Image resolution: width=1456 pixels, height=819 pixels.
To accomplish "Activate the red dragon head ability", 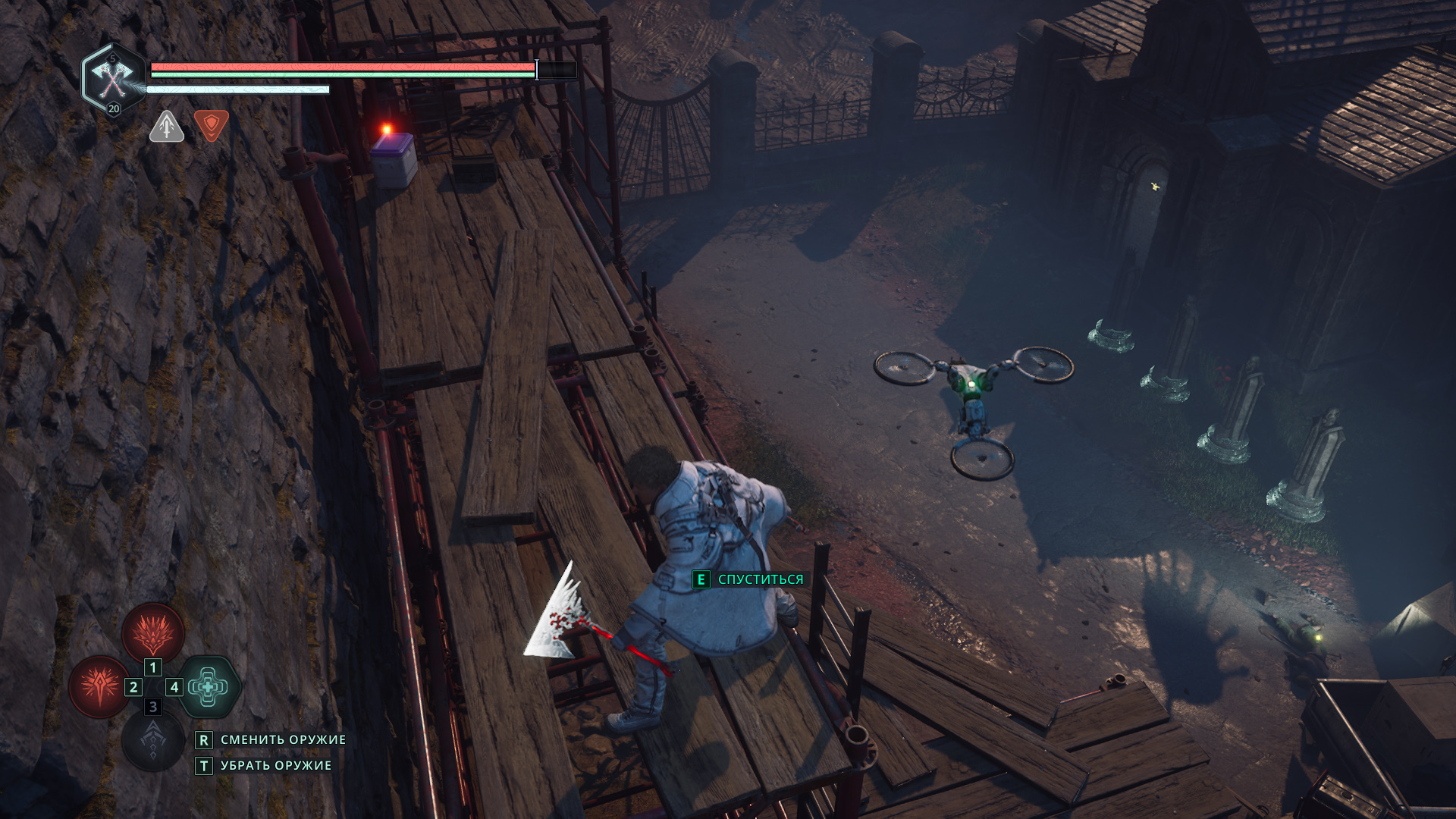I will (153, 632).
